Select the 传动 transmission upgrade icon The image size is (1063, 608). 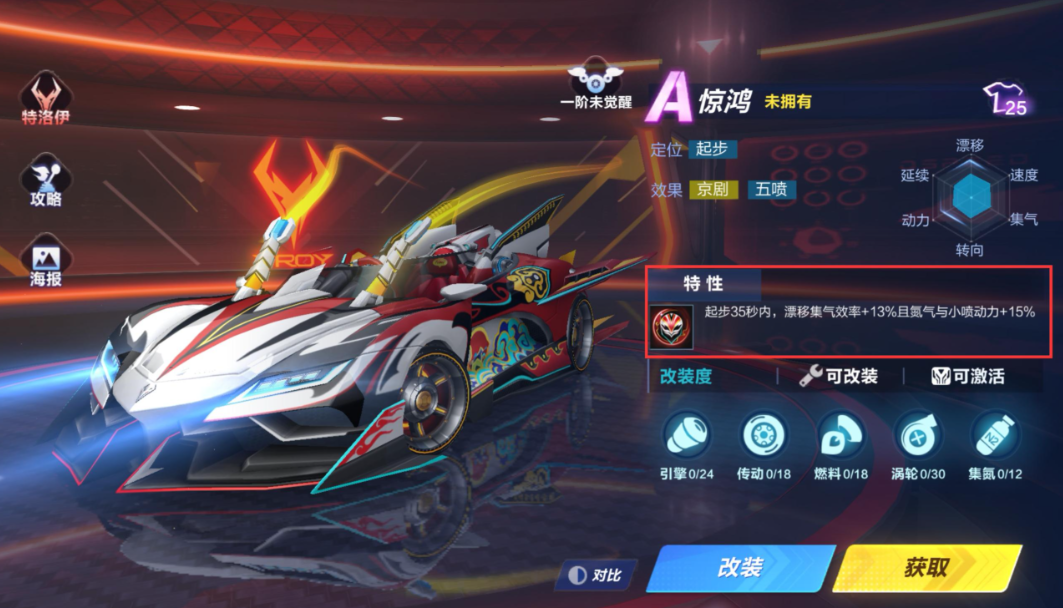click(764, 436)
